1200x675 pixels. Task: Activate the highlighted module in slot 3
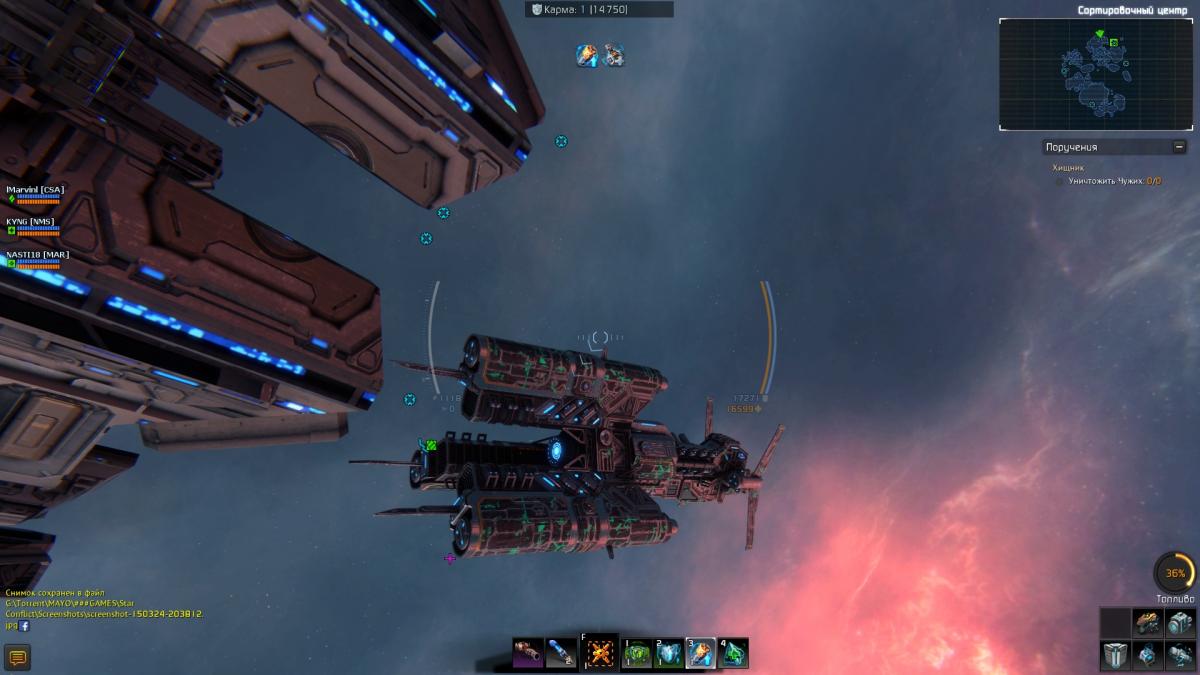click(701, 654)
